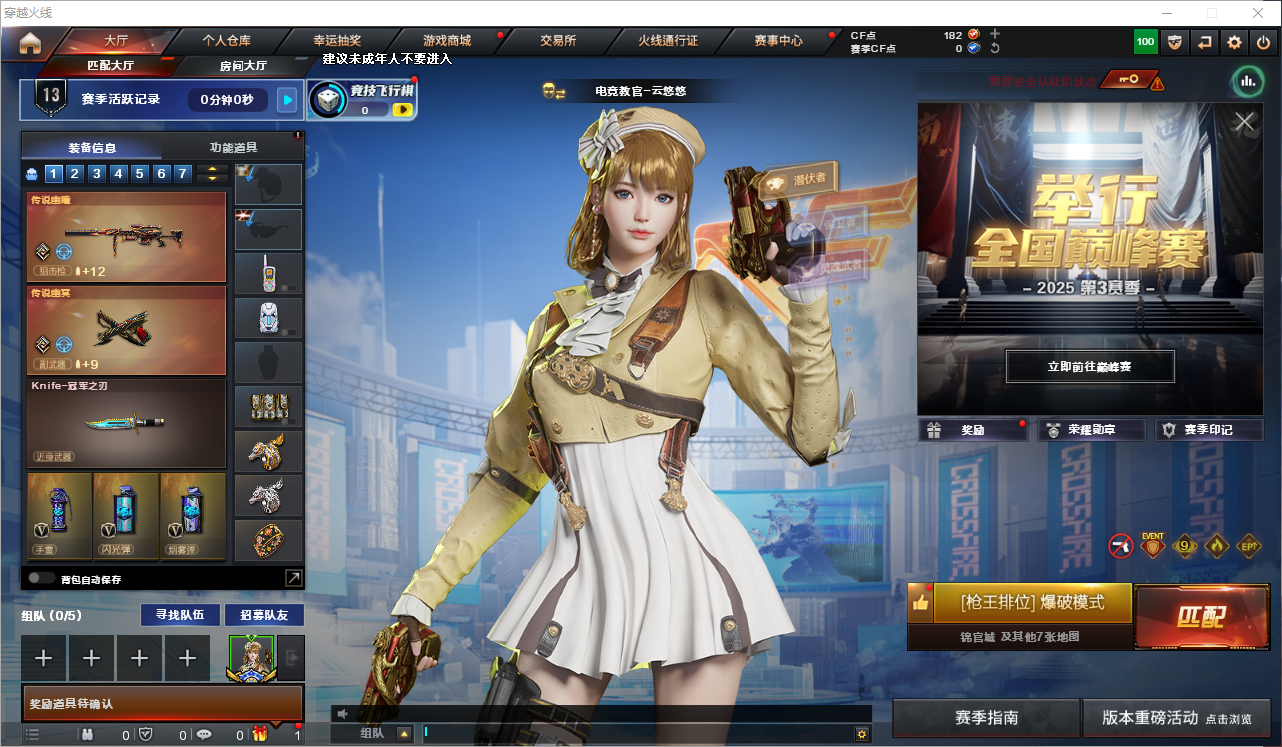Close the 全国巅峰赛 banner
This screenshot has height=747, width=1282.
(x=1244, y=122)
